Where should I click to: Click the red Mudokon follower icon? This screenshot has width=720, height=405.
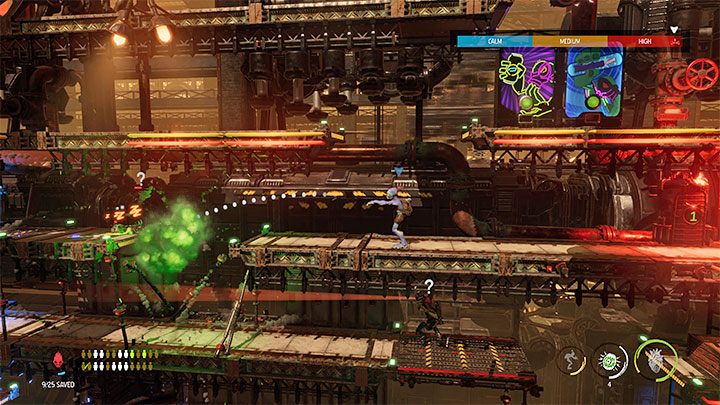[x=55, y=361]
